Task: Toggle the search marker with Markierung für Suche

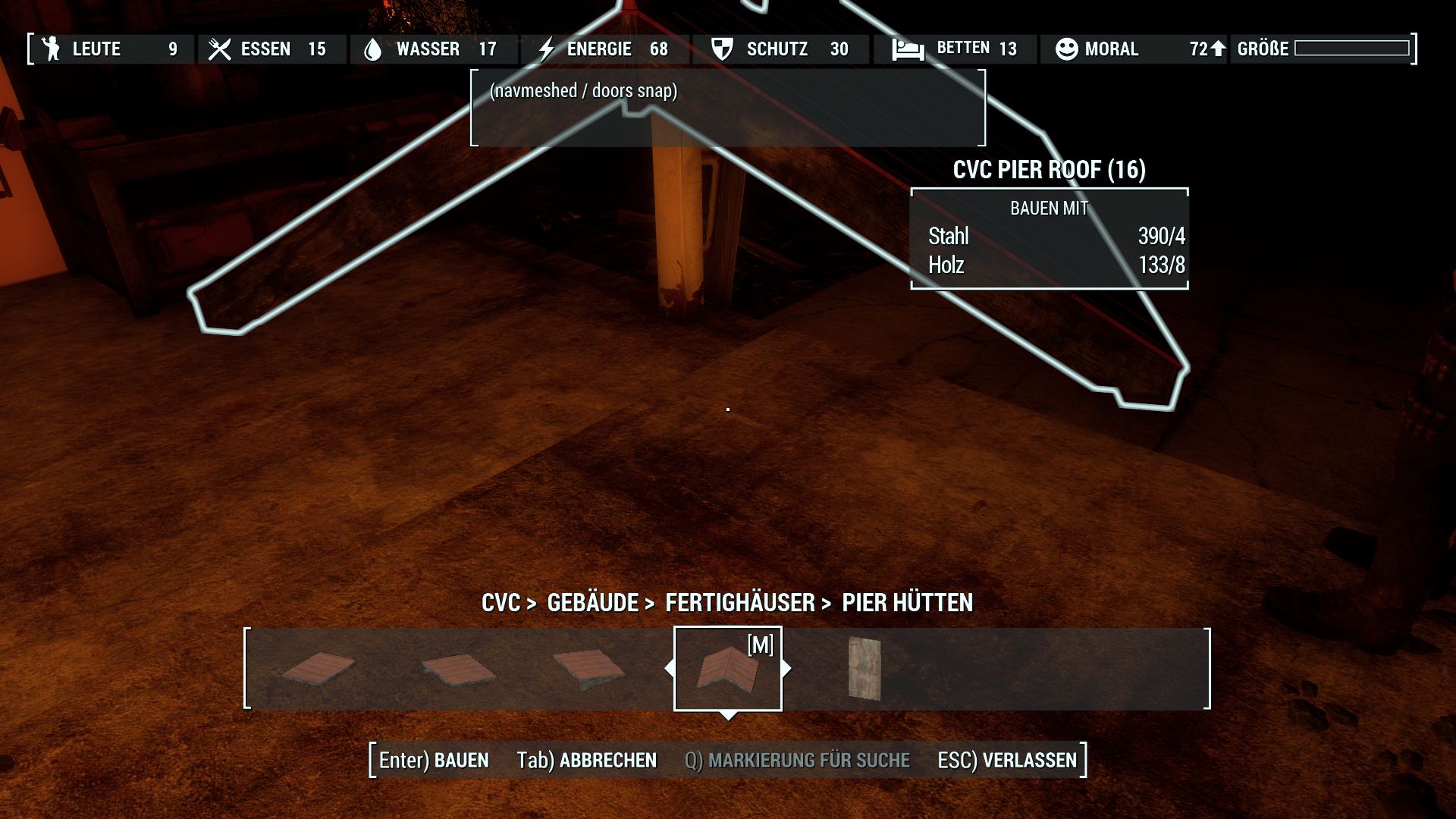Action: coord(797,760)
